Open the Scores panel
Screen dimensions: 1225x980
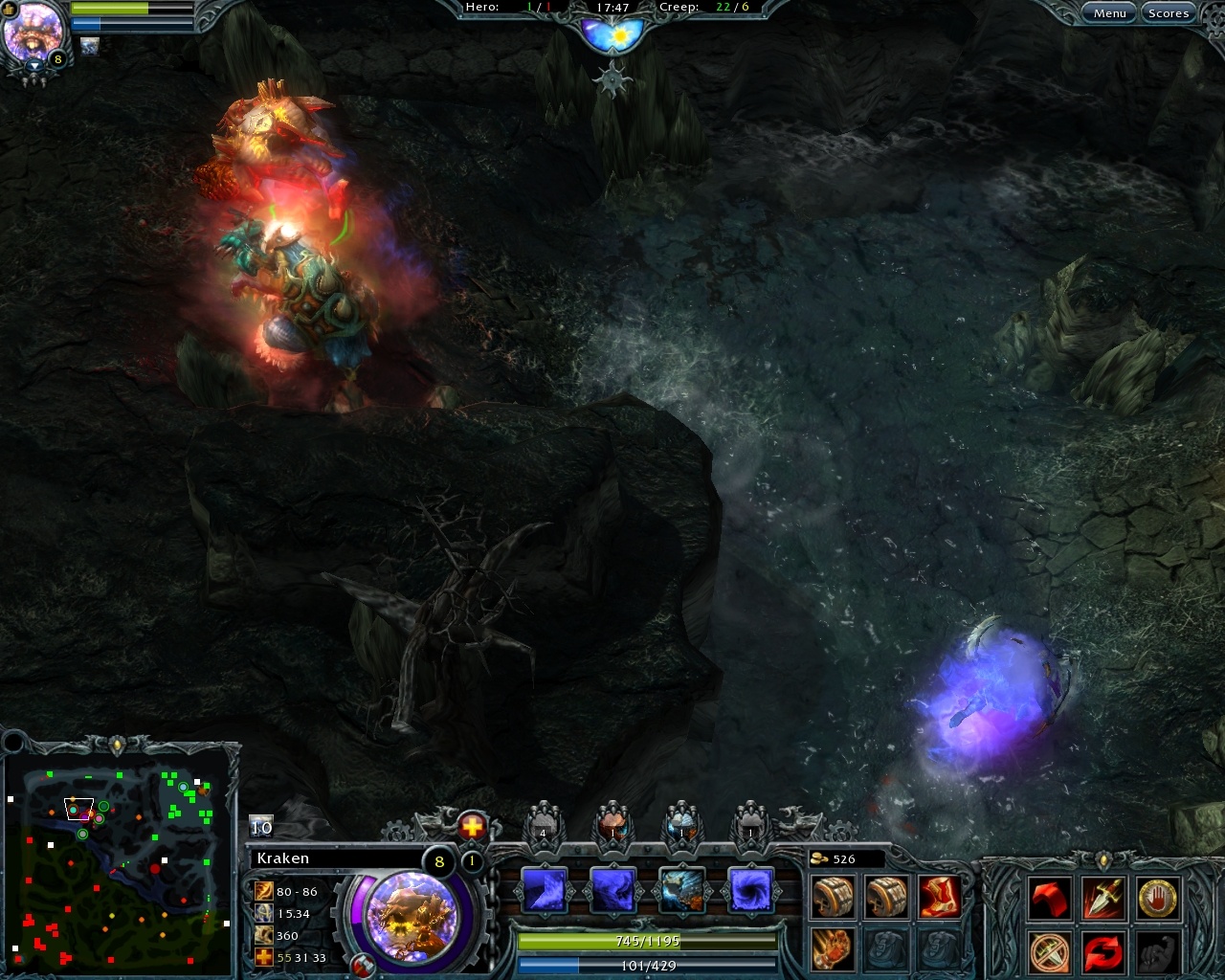click(x=1169, y=12)
